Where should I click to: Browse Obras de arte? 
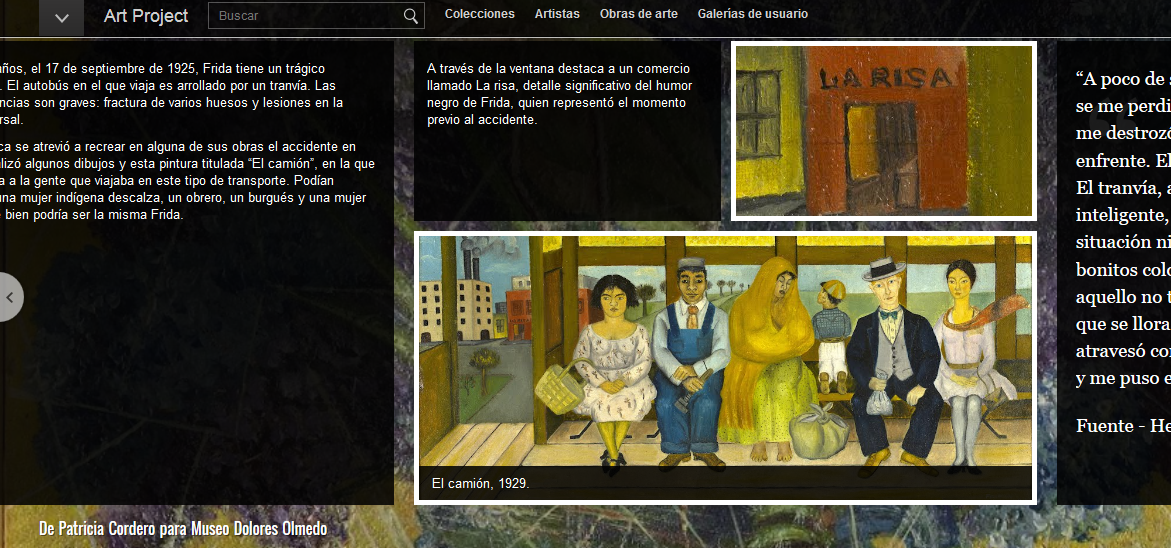click(638, 14)
